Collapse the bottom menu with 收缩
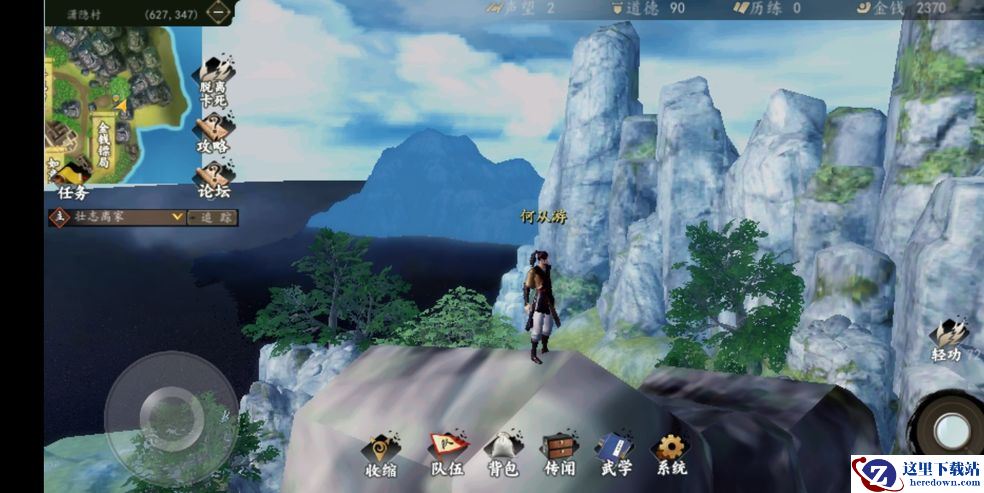The height and width of the screenshot is (493, 984). click(x=380, y=456)
